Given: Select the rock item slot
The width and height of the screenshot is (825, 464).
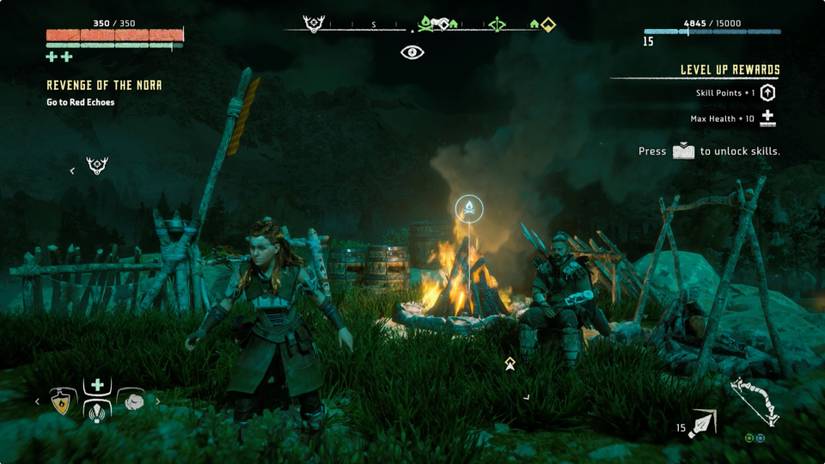Looking at the screenshot, I should coord(132,401).
